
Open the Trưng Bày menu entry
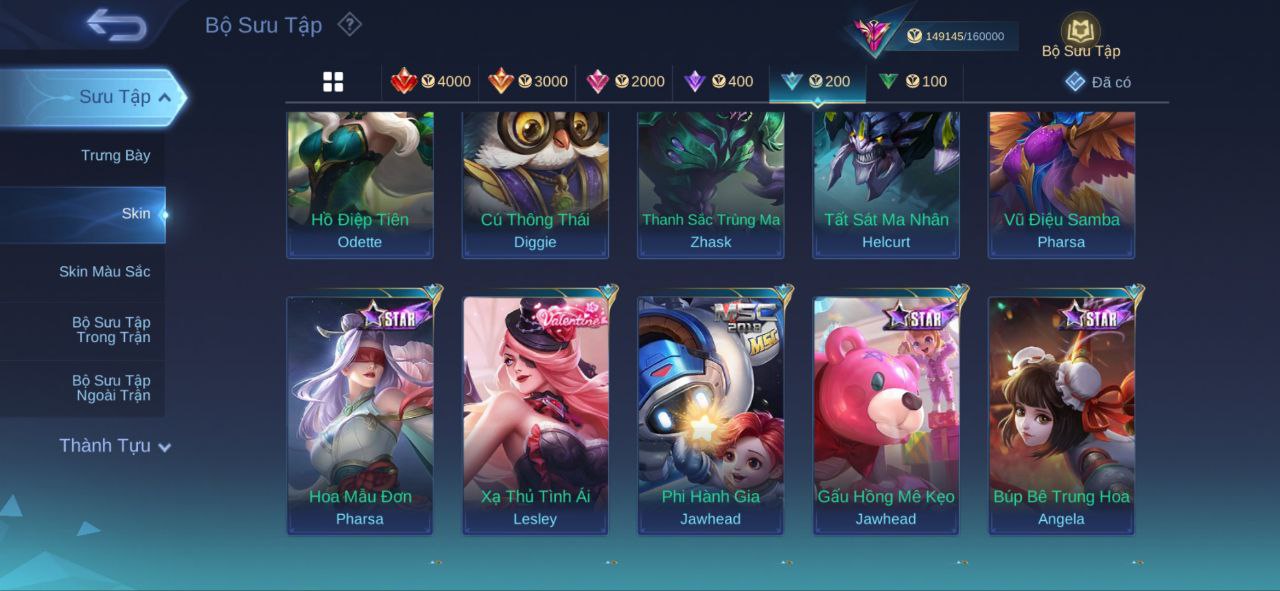(x=115, y=155)
